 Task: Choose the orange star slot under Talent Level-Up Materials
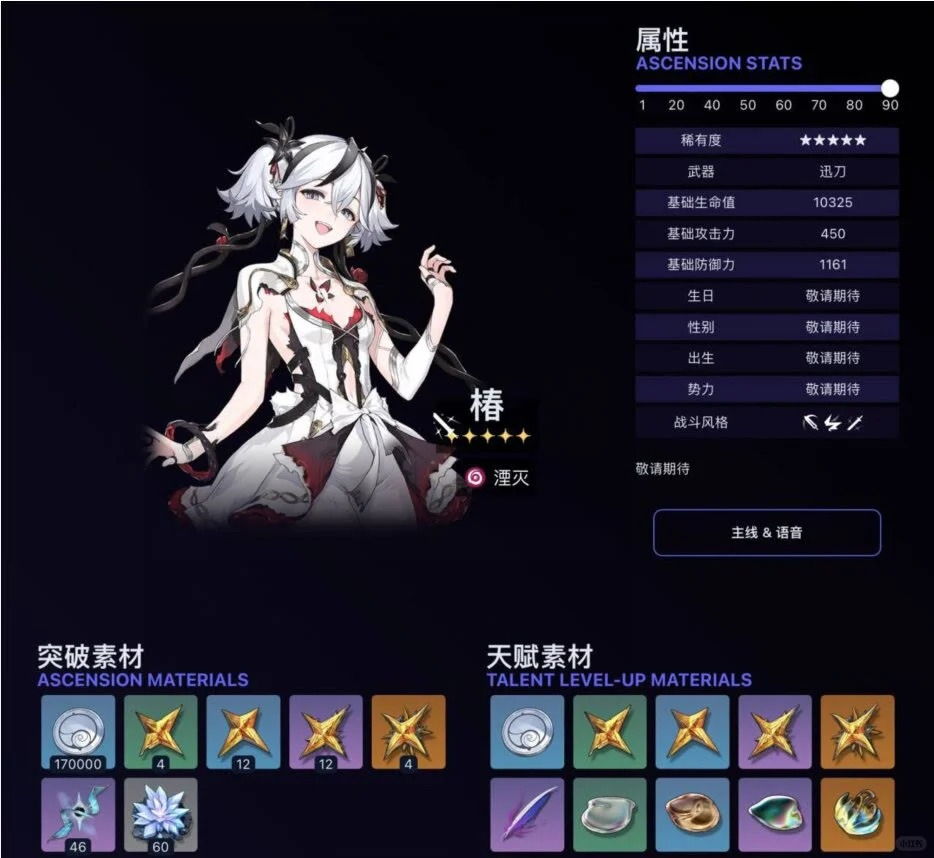tap(857, 732)
